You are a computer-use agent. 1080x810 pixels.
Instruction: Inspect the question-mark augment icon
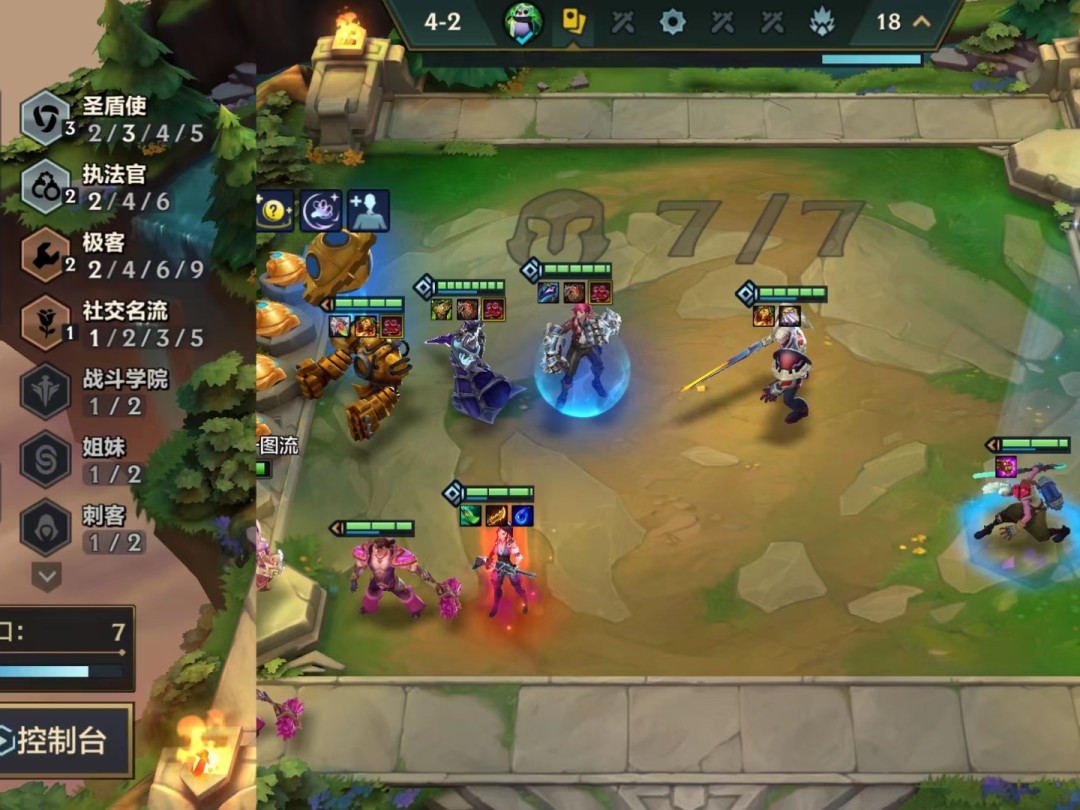point(275,211)
